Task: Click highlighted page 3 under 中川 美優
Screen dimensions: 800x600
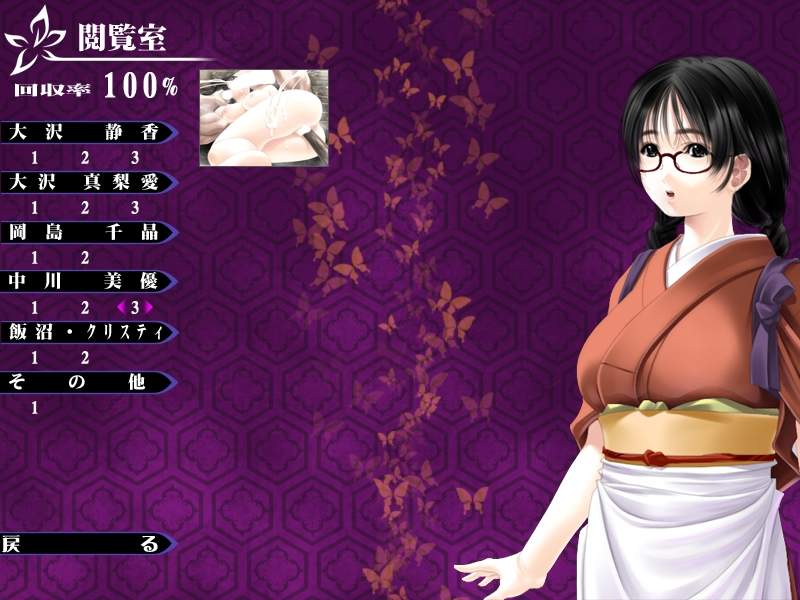Action: [x=135, y=307]
